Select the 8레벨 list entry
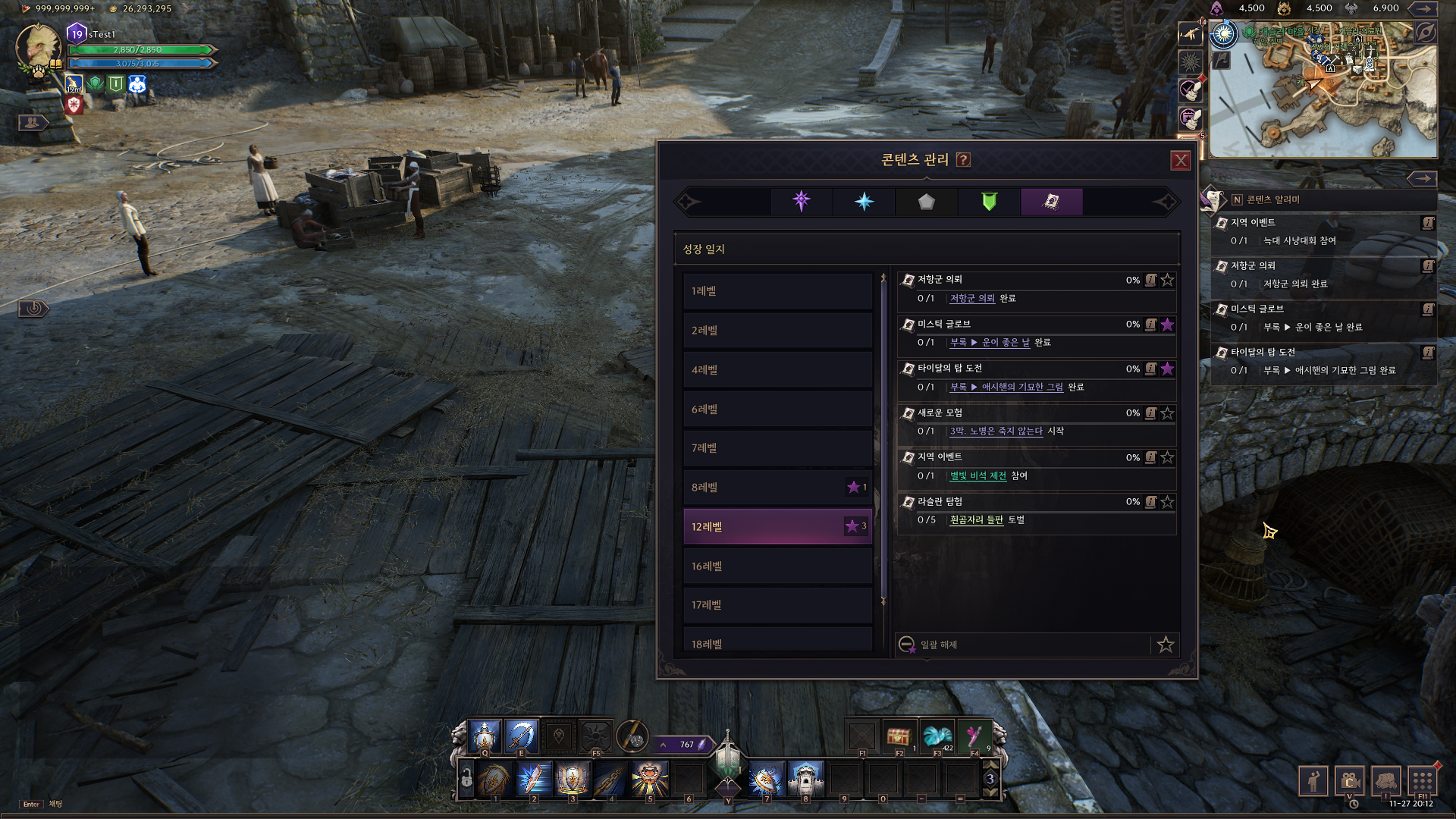1456x819 pixels. 777,488
